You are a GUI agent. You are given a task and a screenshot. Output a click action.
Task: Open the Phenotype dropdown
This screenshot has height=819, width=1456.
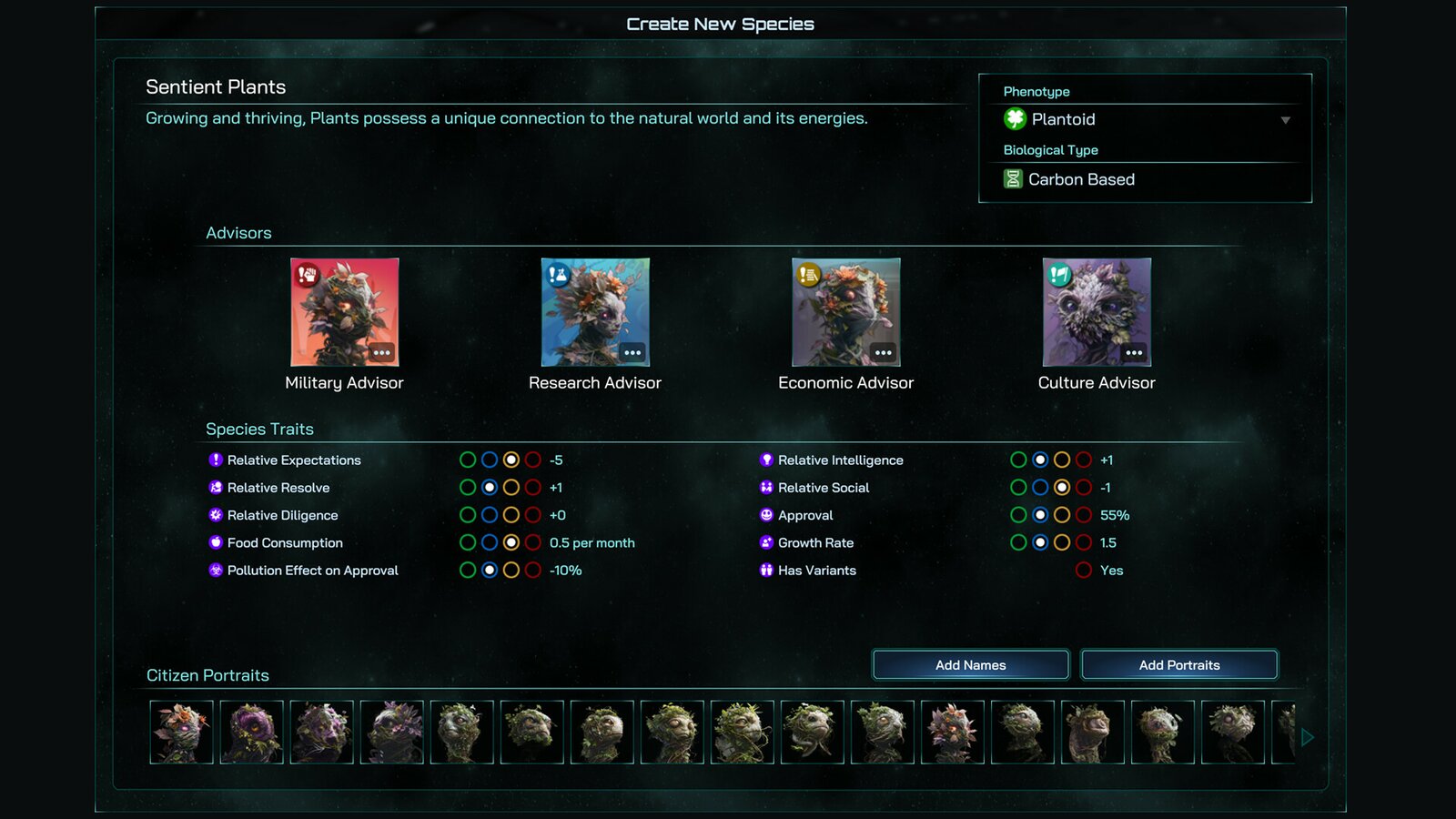tap(1285, 119)
